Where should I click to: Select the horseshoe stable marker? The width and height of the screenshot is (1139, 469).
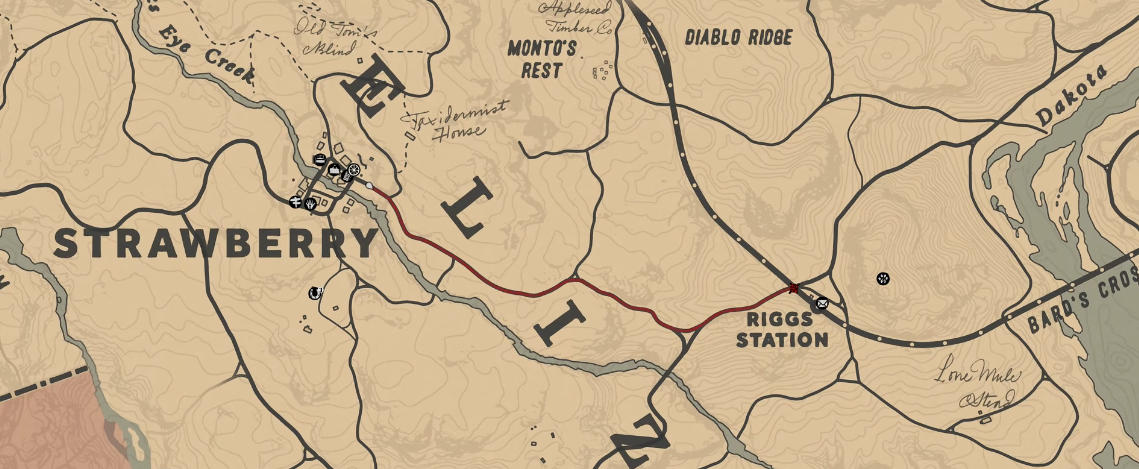pyautogui.click(x=316, y=293)
